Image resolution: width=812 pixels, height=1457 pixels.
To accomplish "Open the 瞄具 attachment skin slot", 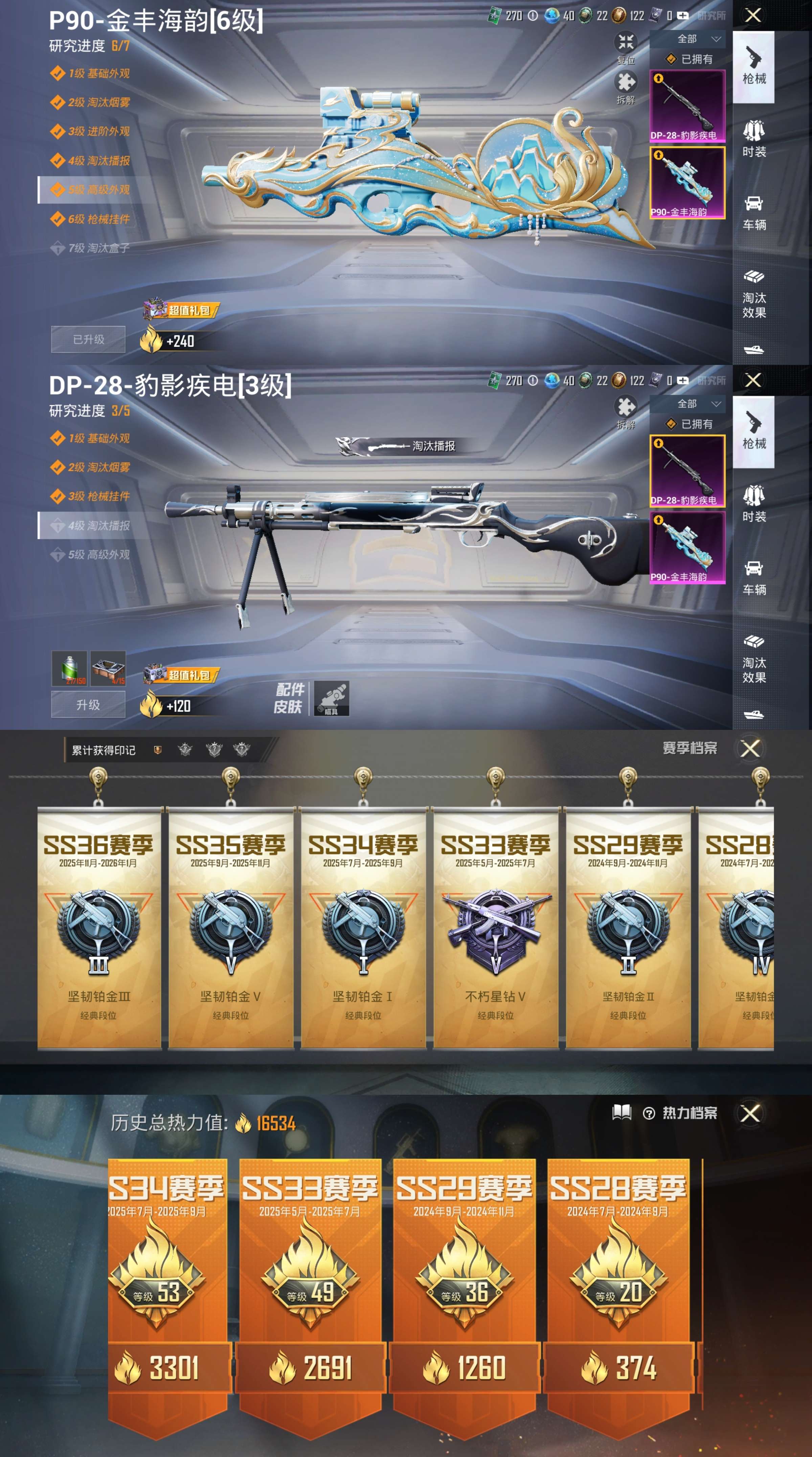I will click(x=331, y=698).
